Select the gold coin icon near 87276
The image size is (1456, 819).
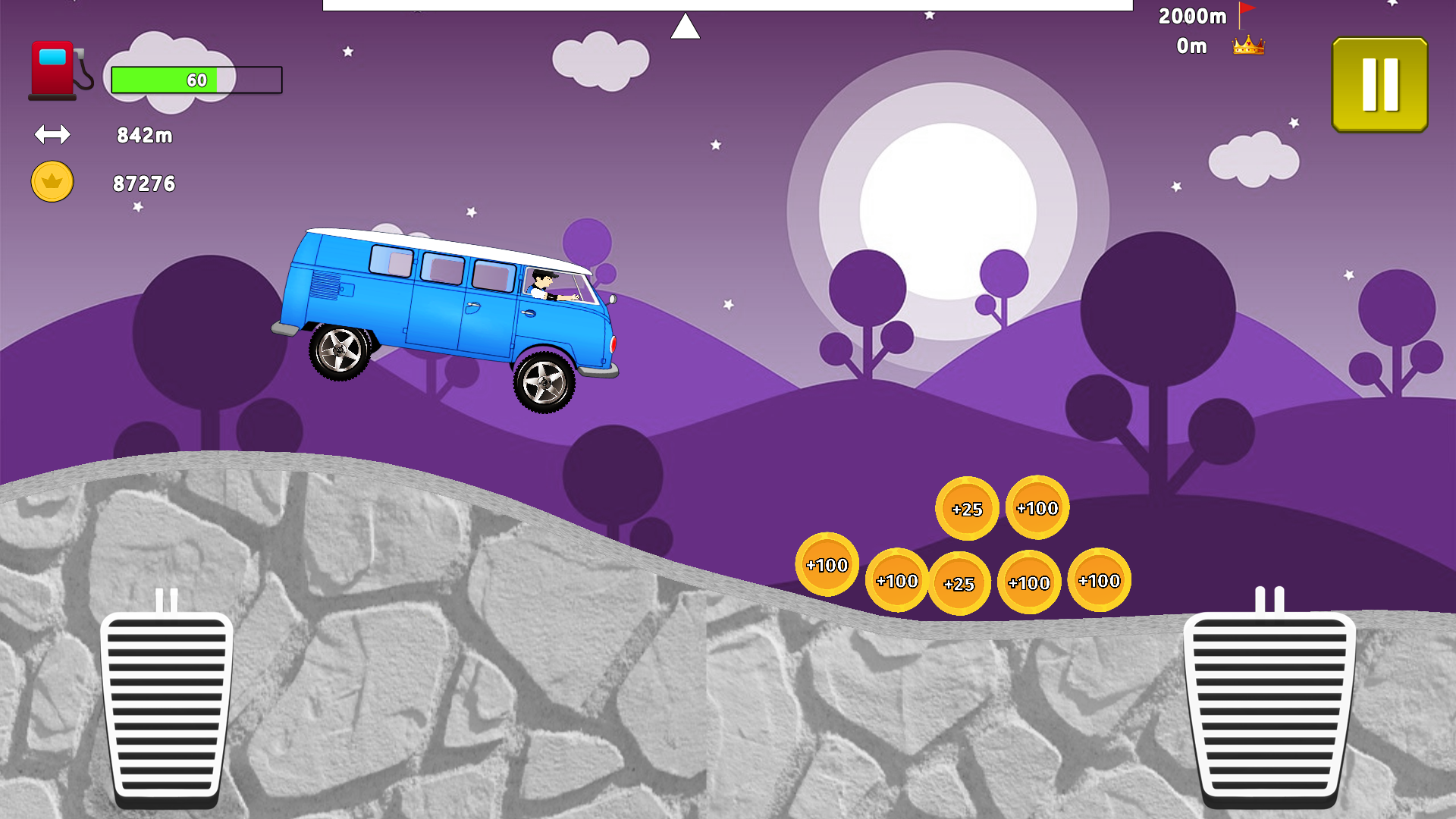51,181
